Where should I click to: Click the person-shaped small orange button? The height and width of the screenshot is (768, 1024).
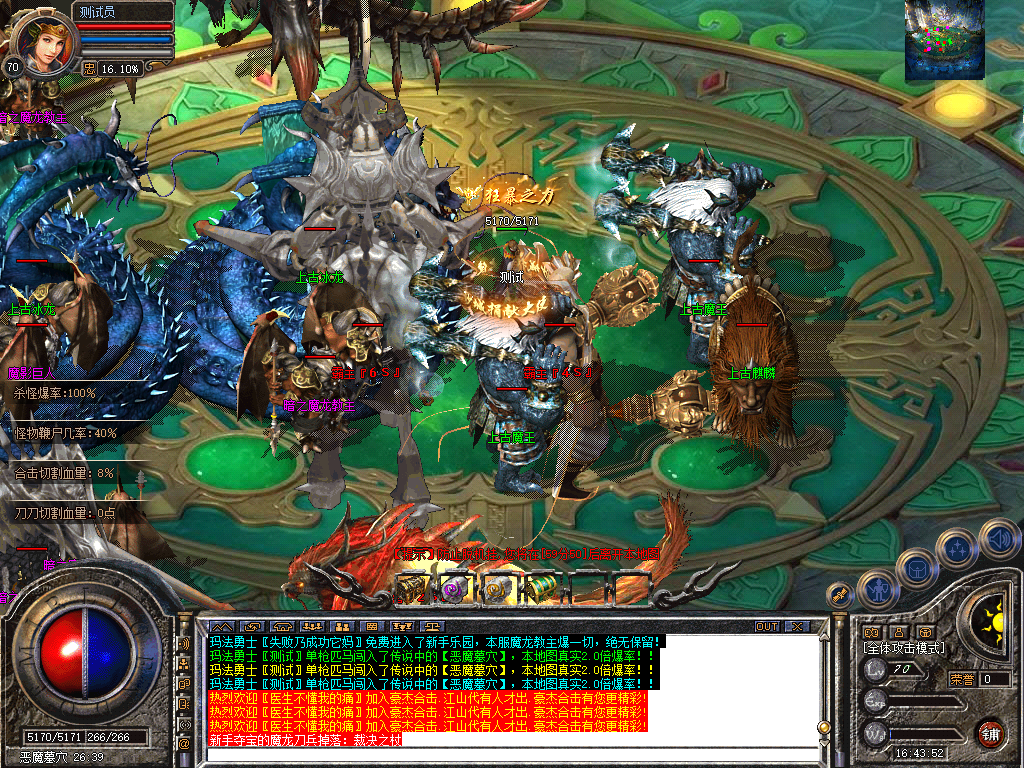point(899,632)
